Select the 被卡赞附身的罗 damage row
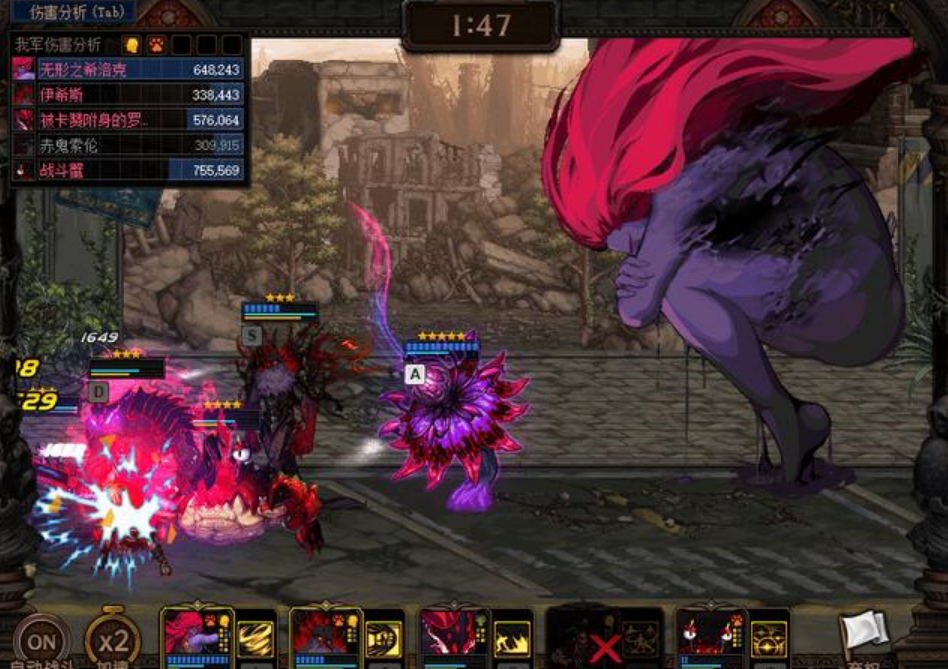This screenshot has width=948, height=669. coord(128,120)
